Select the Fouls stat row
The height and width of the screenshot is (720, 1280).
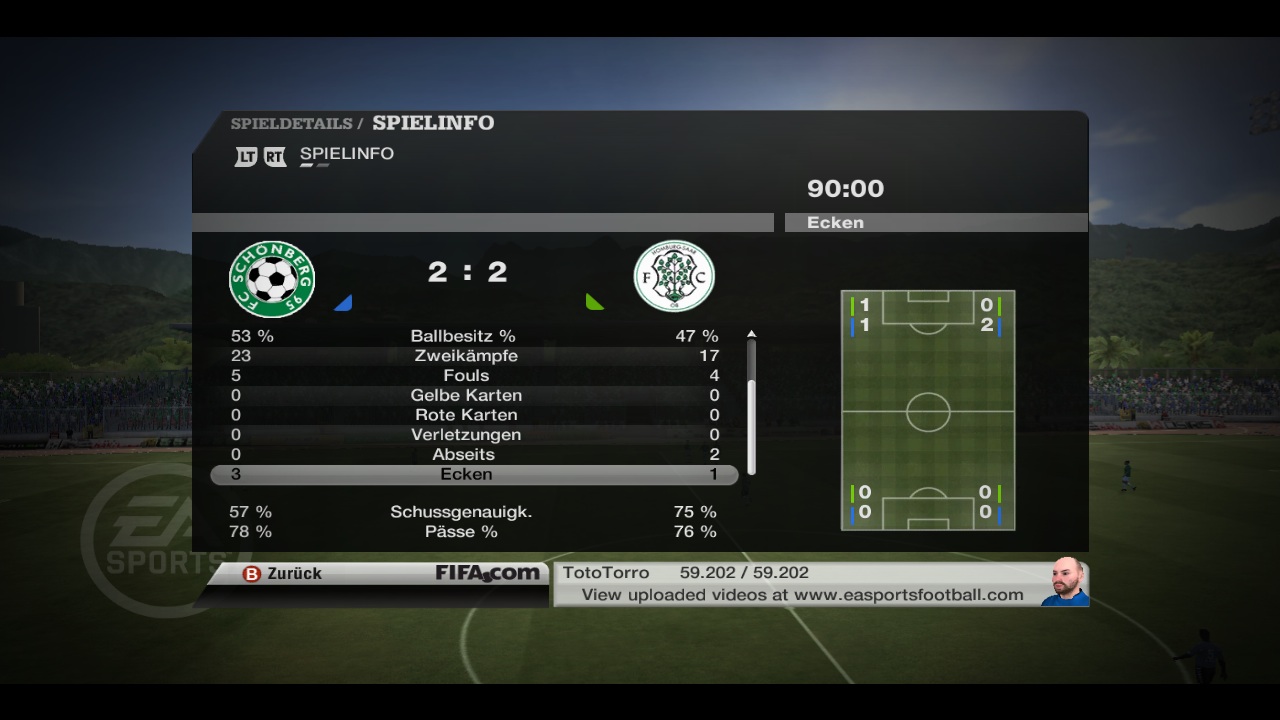click(x=466, y=376)
